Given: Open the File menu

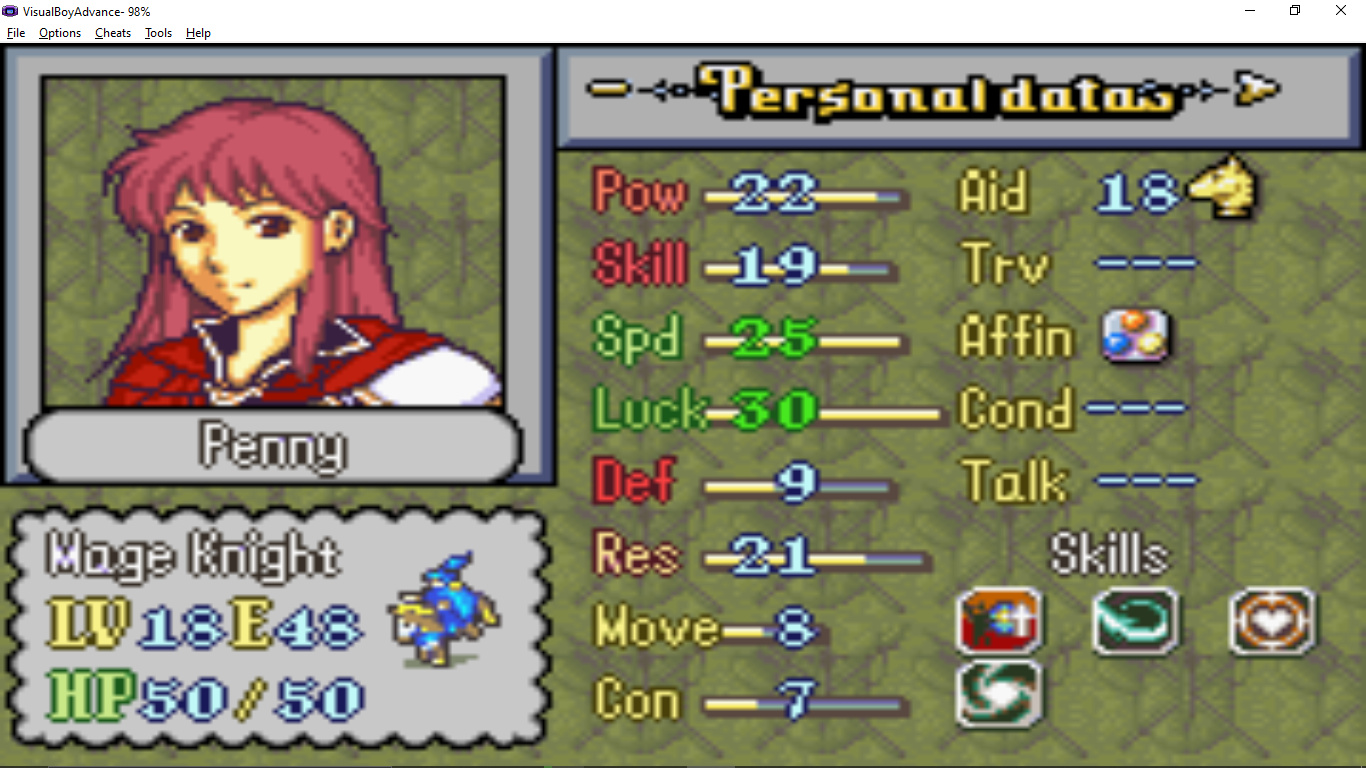Looking at the screenshot, I should [16, 33].
